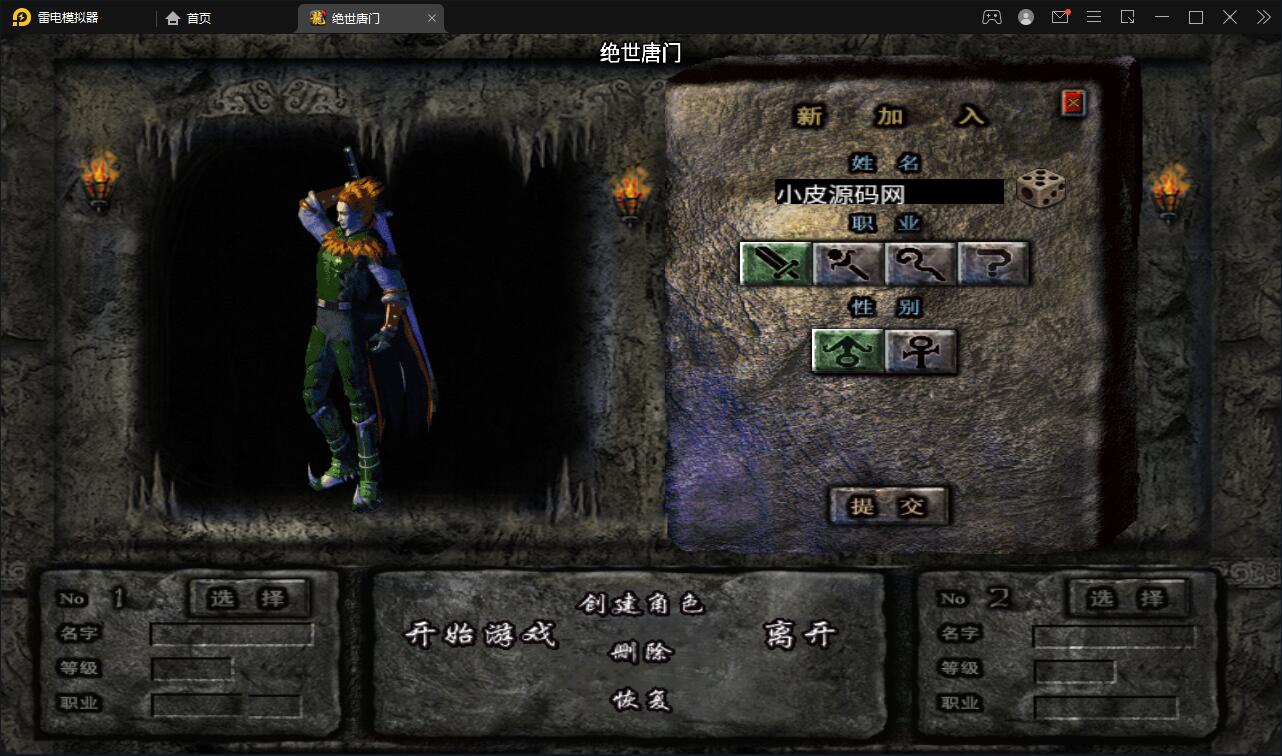
Task: Click 开始游戏 to start the game
Action: point(483,635)
